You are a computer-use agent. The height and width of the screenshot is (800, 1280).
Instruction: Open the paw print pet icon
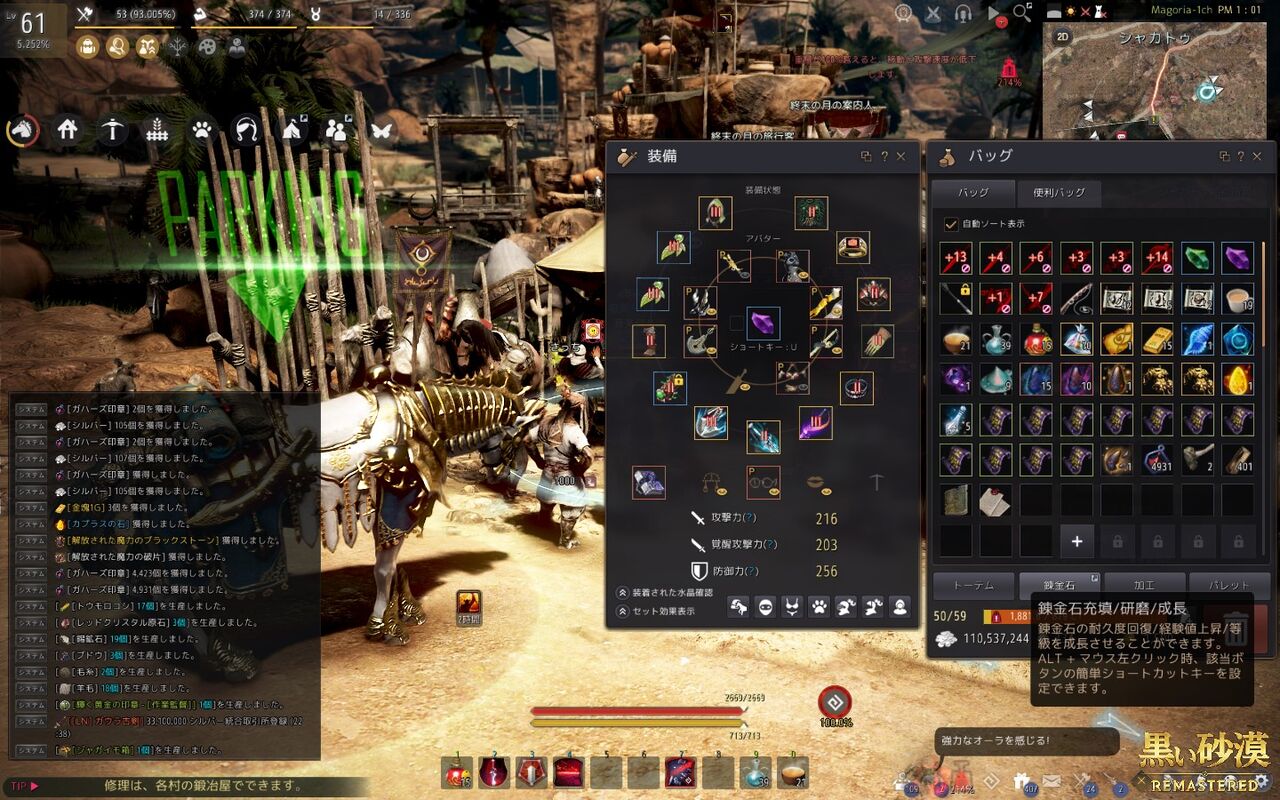click(x=202, y=130)
